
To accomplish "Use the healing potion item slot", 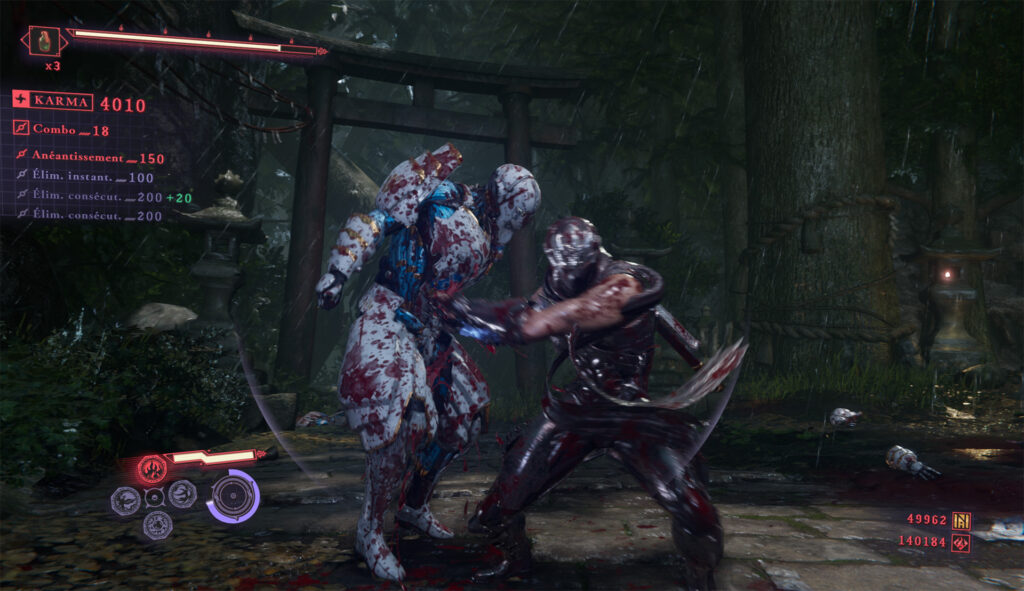I will (x=44, y=42).
